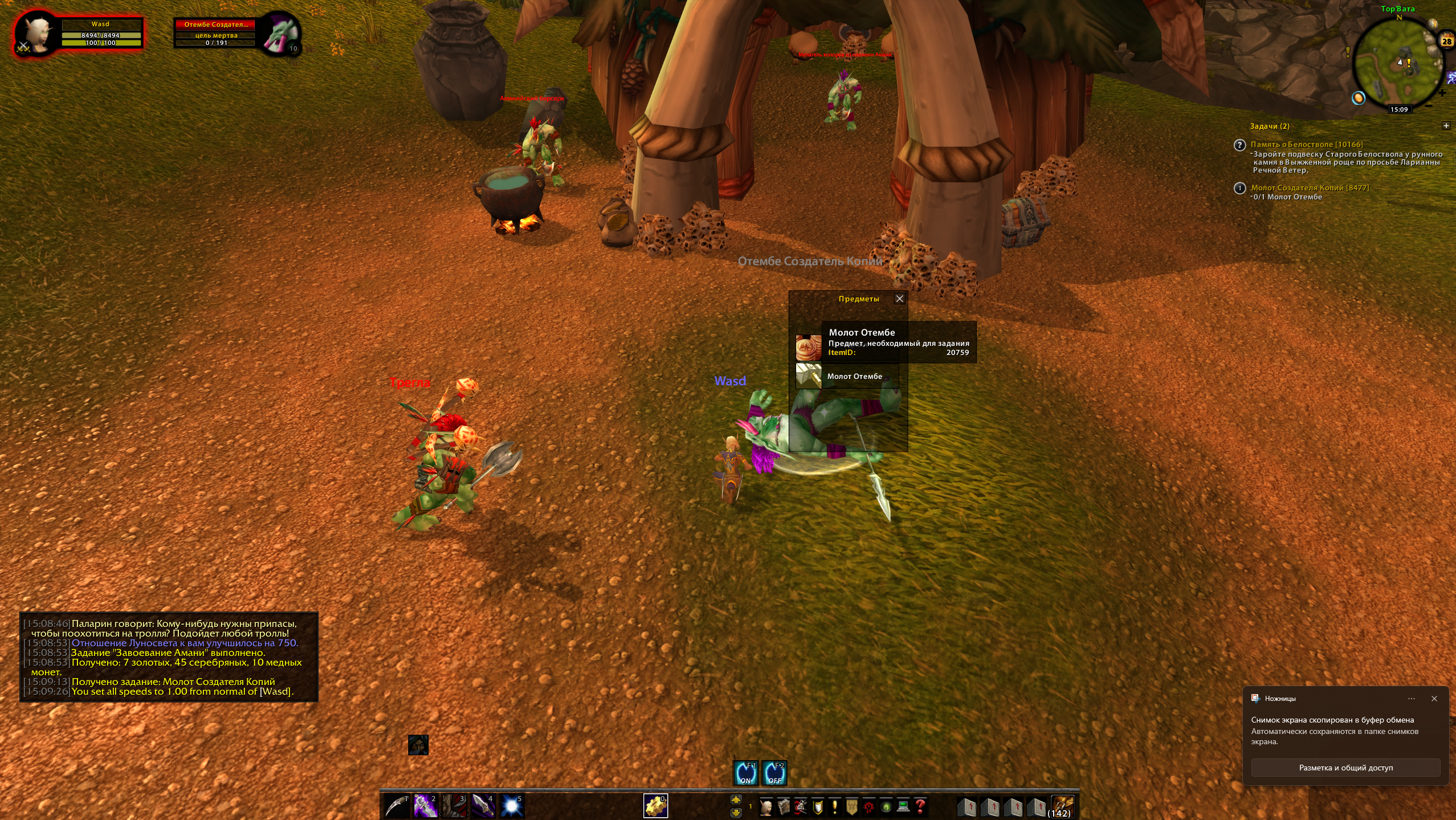This screenshot has height=820, width=1456.
Task: Close the Предметы loot window
Action: point(899,299)
